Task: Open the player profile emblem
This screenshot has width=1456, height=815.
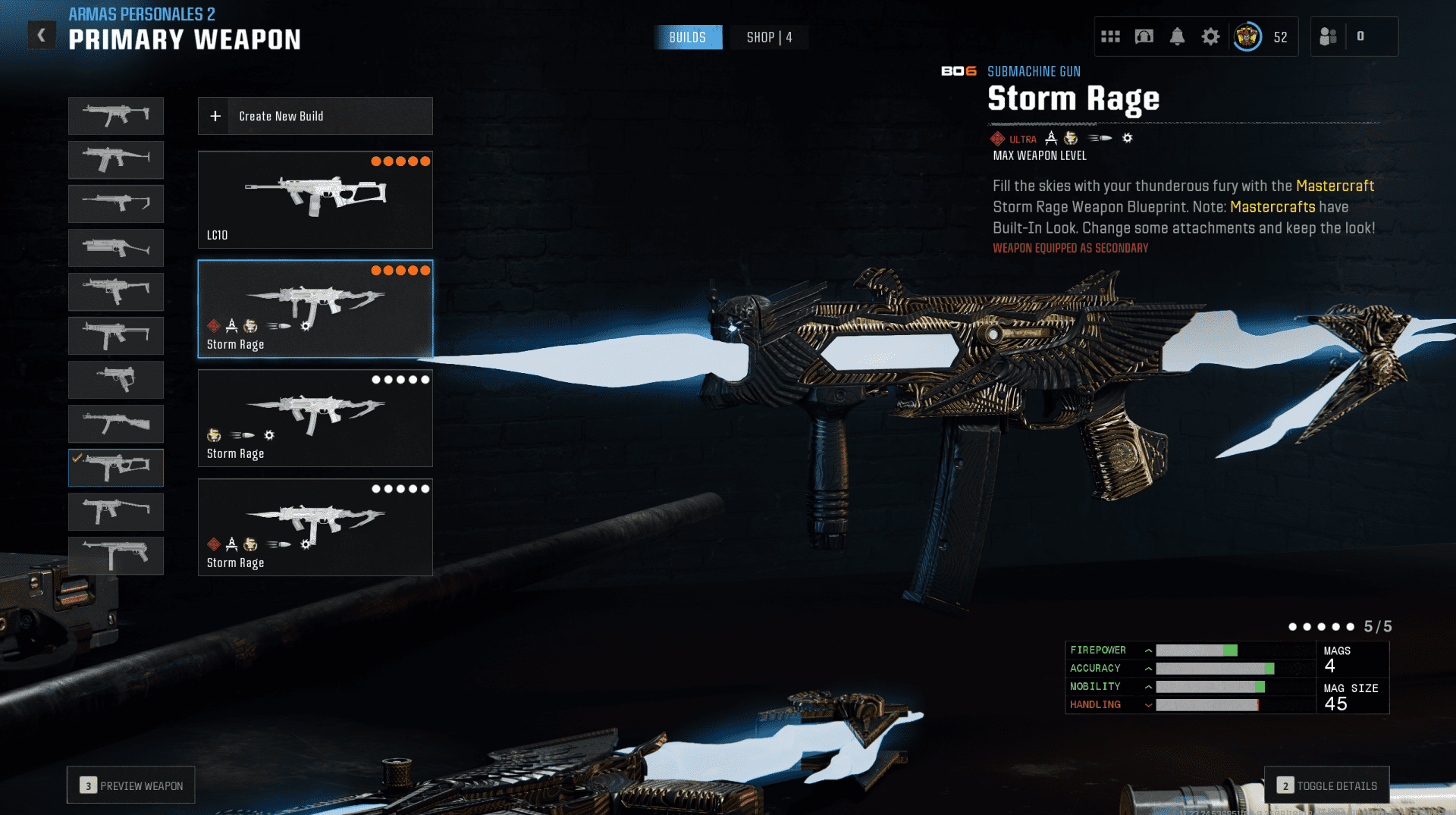Action: (1247, 36)
